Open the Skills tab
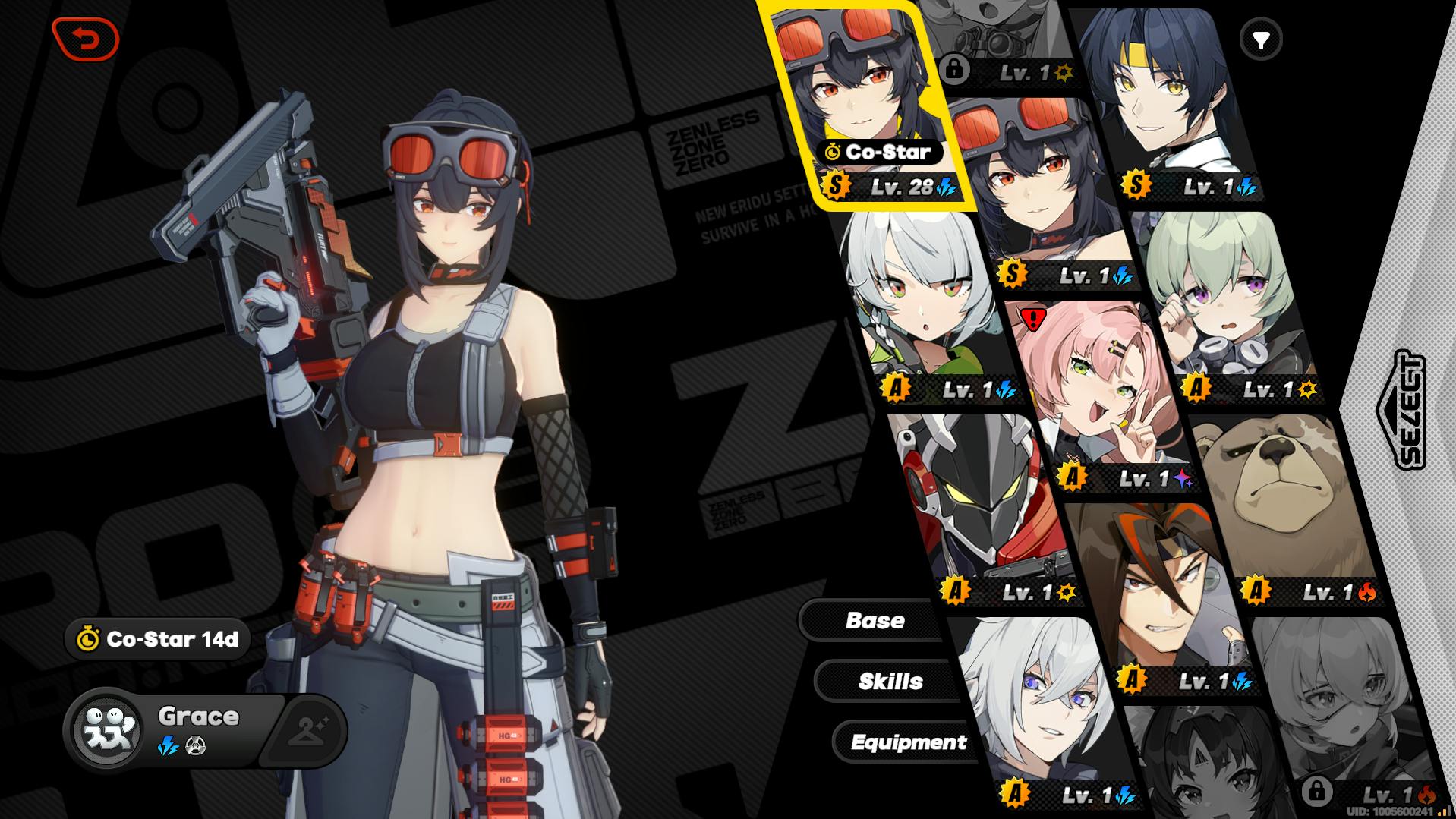 click(x=890, y=682)
